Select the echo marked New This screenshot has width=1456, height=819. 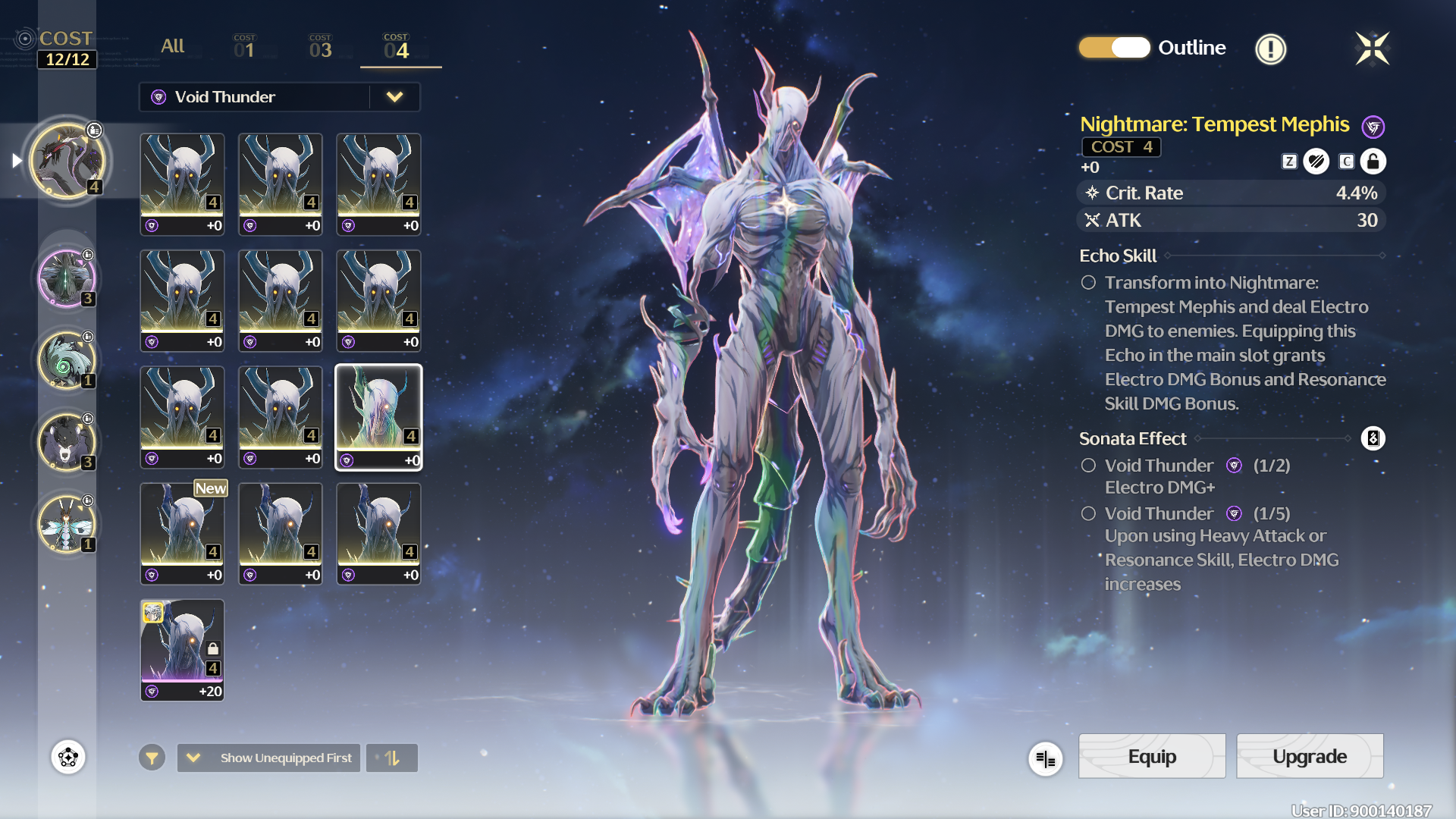pos(182,533)
